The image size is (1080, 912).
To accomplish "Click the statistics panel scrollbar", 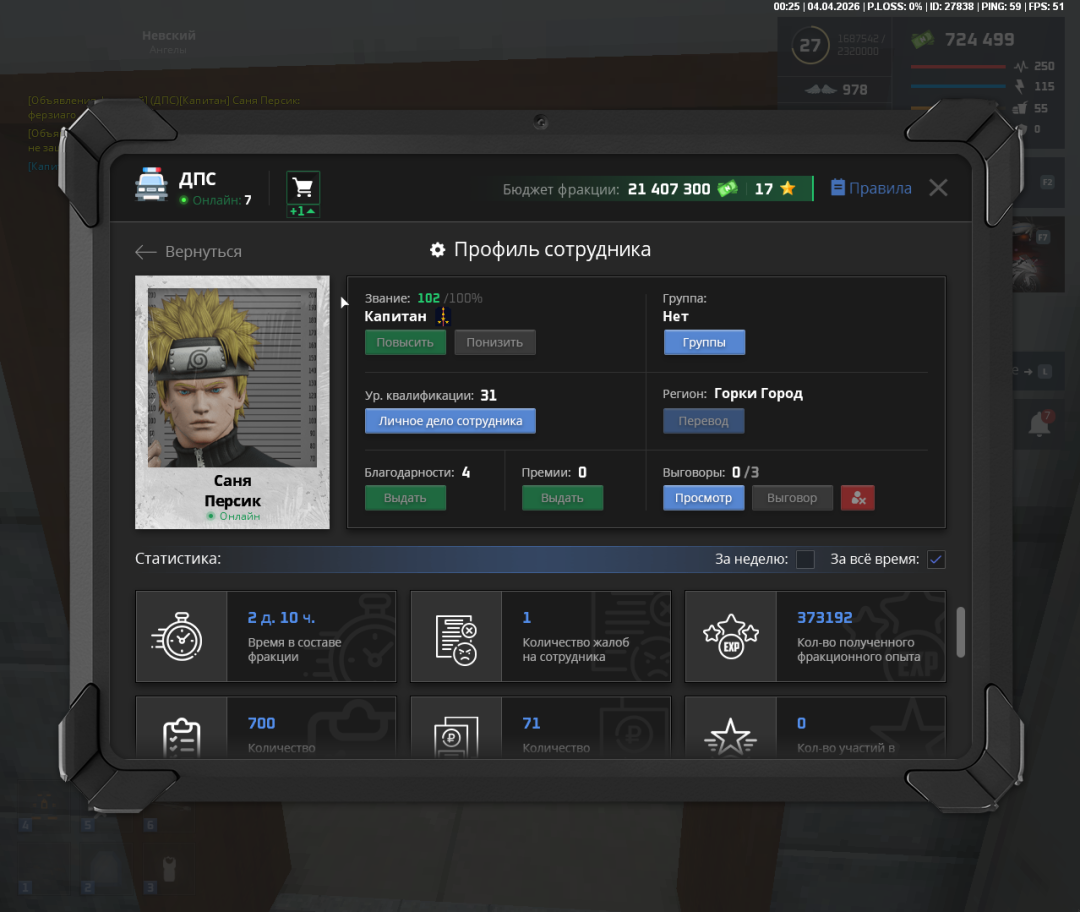I will (961, 632).
